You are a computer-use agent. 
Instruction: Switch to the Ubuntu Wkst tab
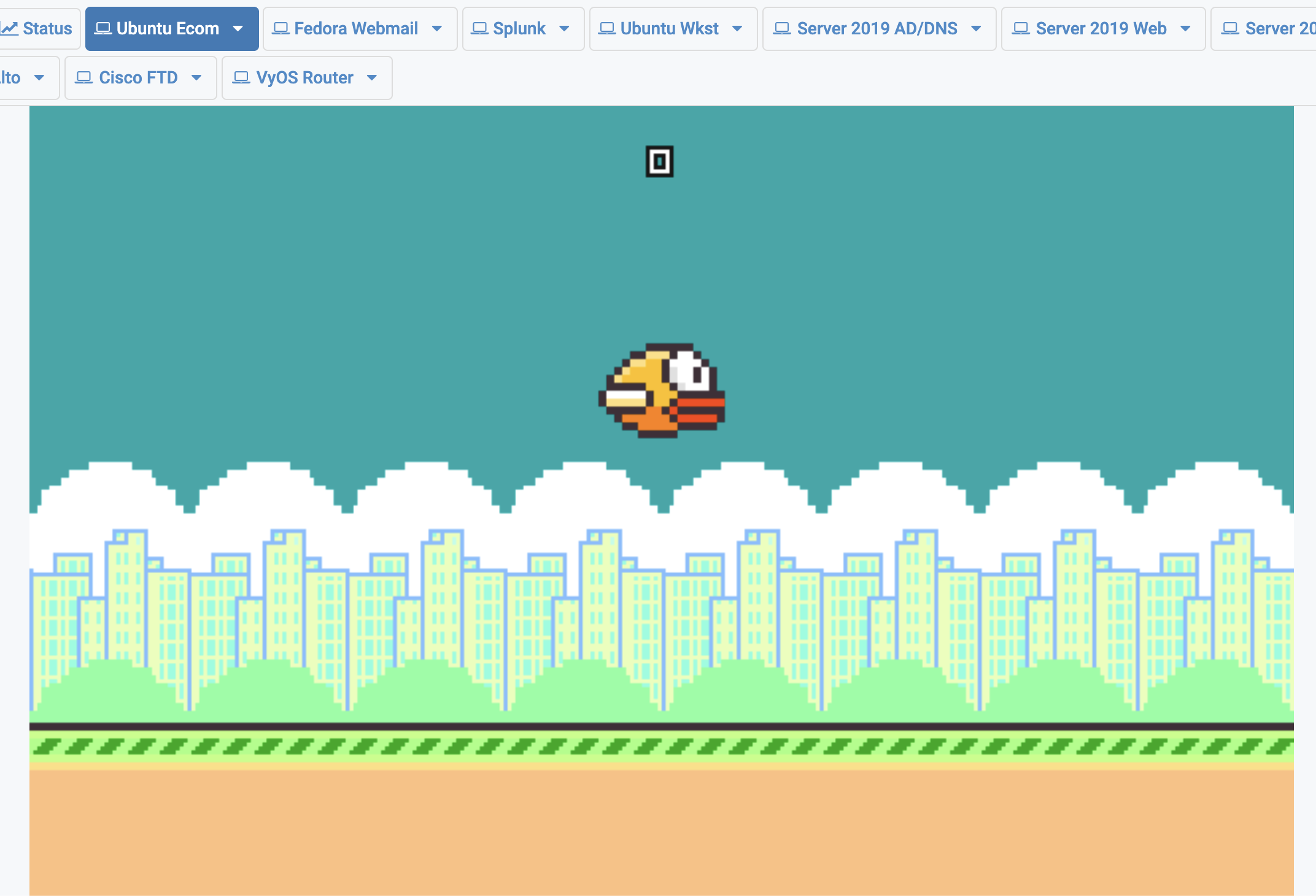click(x=669, y=28)
